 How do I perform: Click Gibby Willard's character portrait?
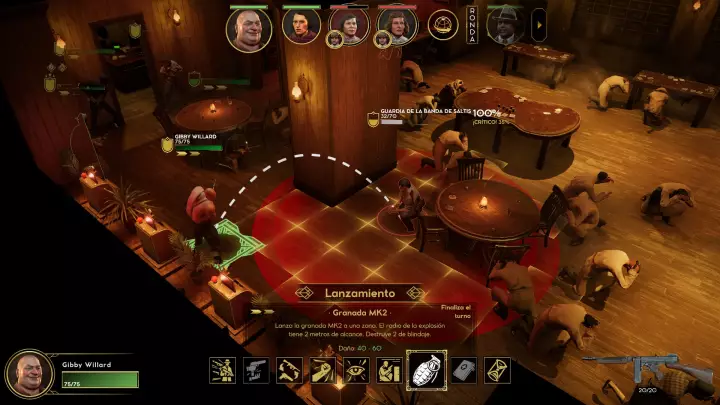[29, 373]
